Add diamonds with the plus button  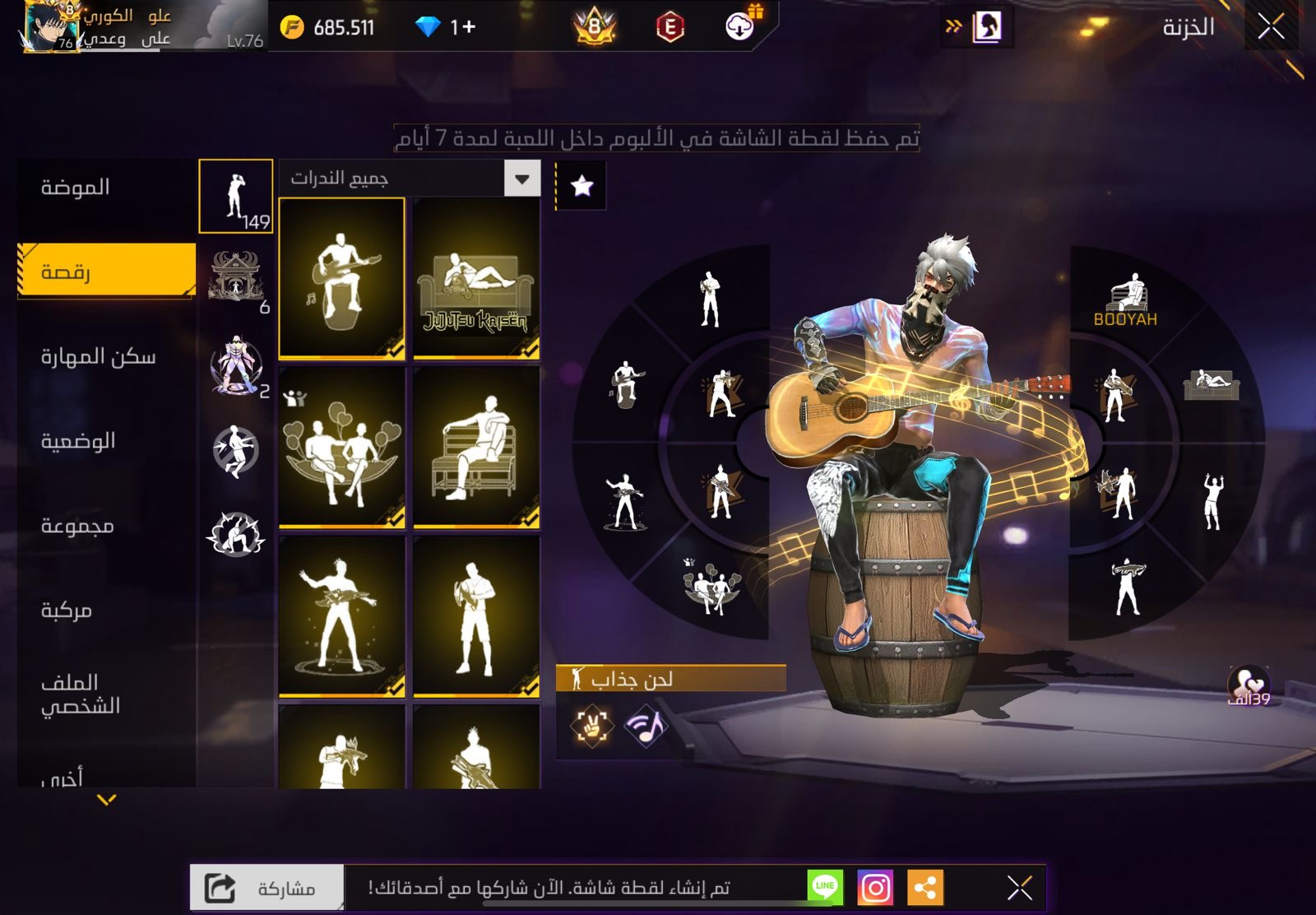(468, 27)
